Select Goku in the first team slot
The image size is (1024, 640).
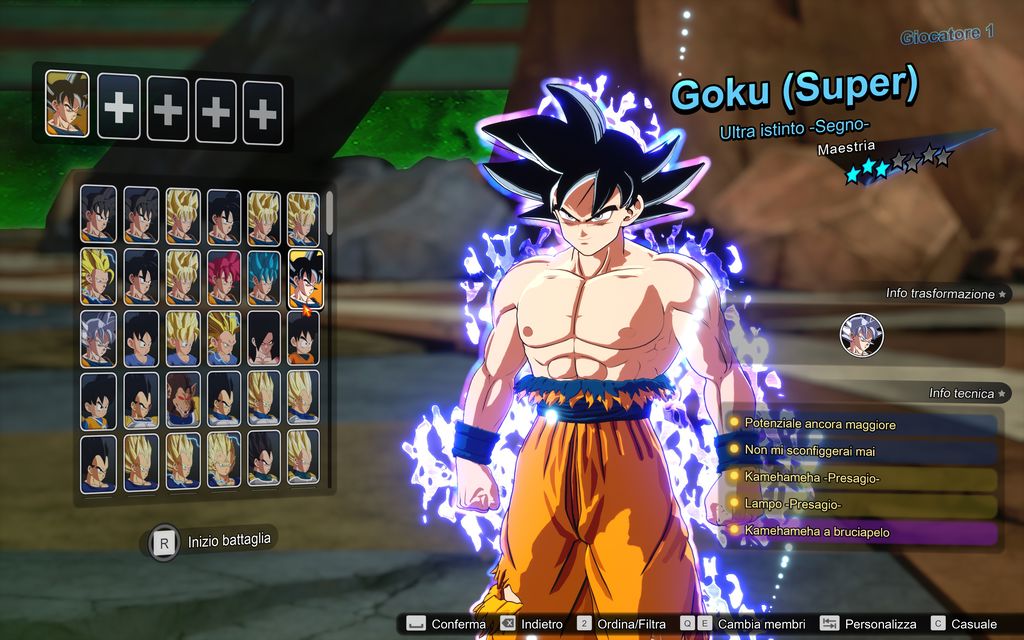click(x=67, y=103)
